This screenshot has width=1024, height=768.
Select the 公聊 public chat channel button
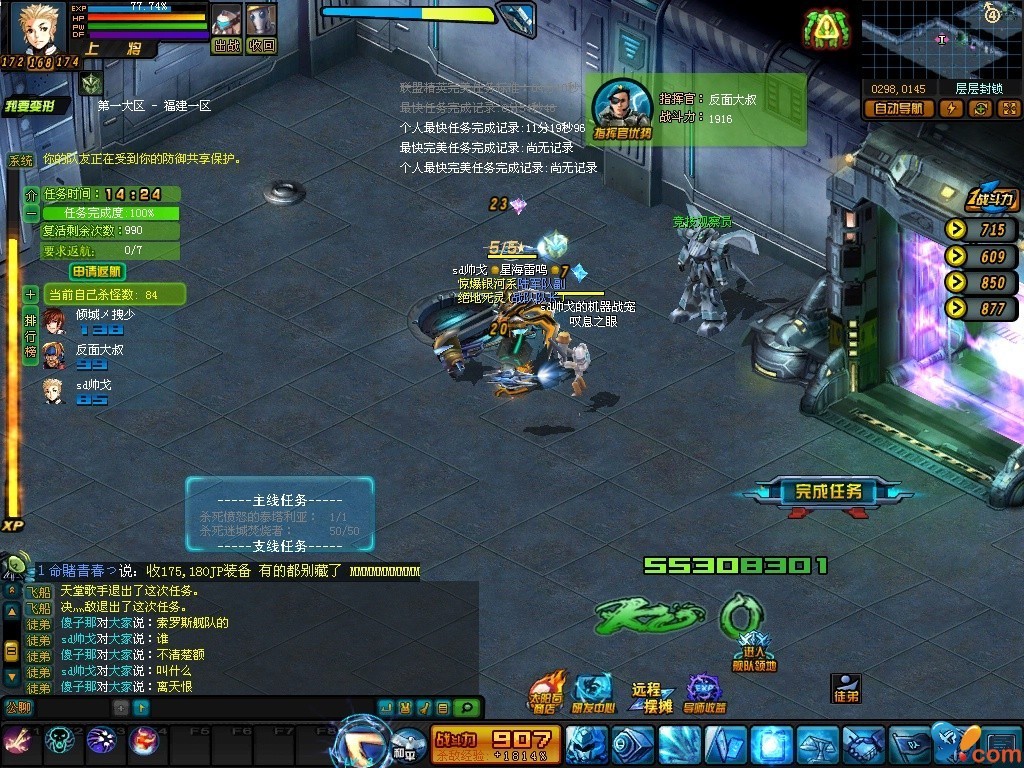tap(18, 706)
